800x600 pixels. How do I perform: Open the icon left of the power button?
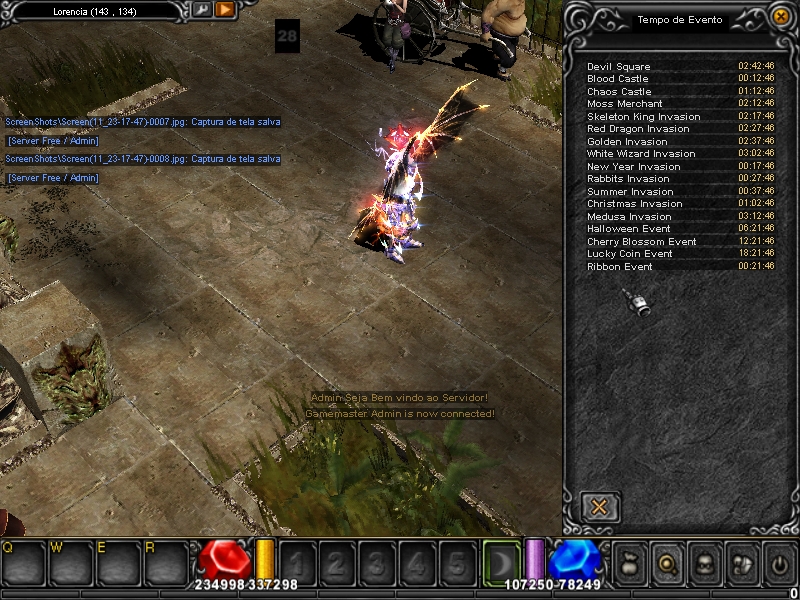(742, 565)
